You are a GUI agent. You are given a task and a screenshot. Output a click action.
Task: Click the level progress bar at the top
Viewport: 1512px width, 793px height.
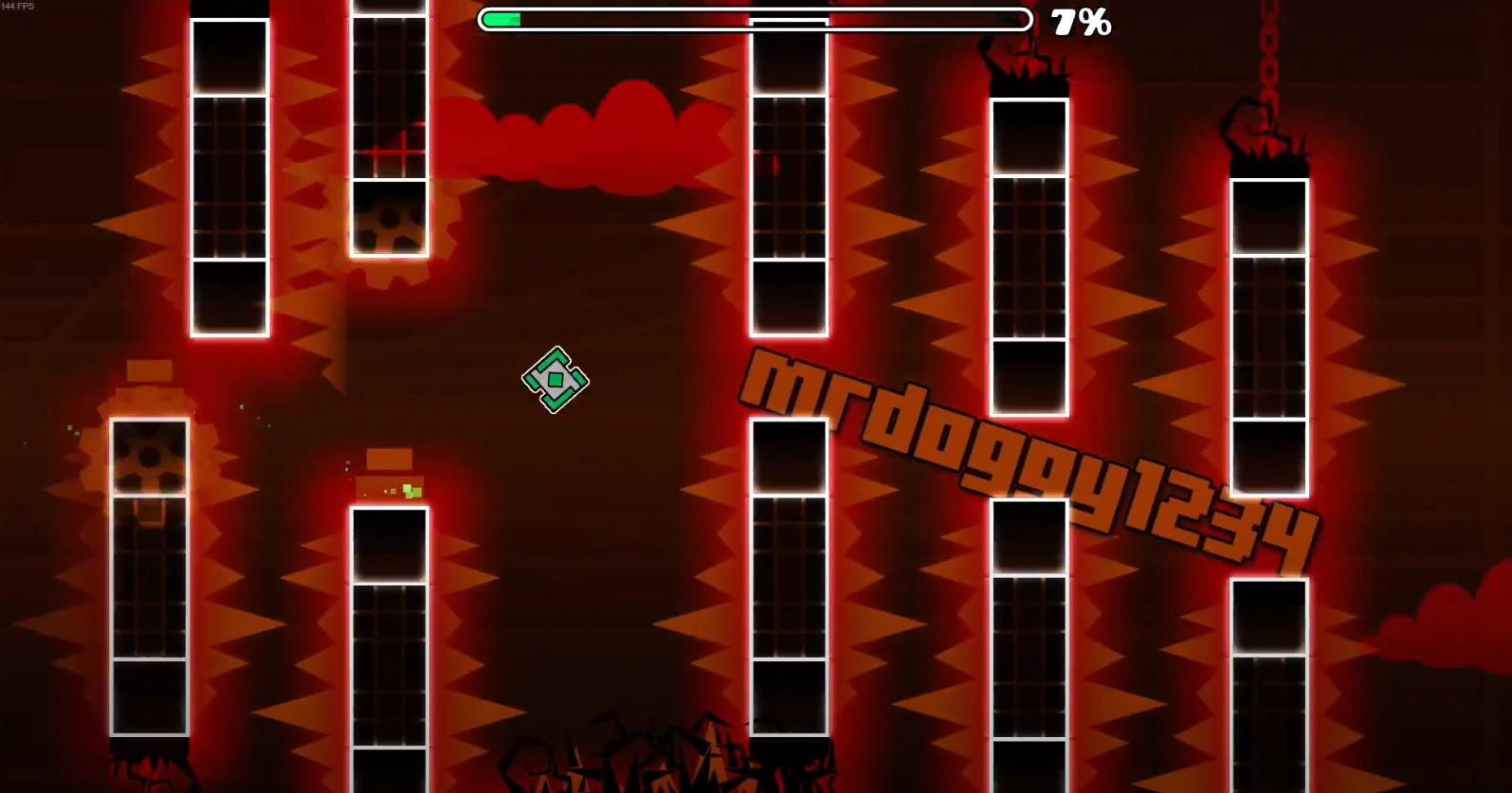pyautogui.click(x=754, y=18)
